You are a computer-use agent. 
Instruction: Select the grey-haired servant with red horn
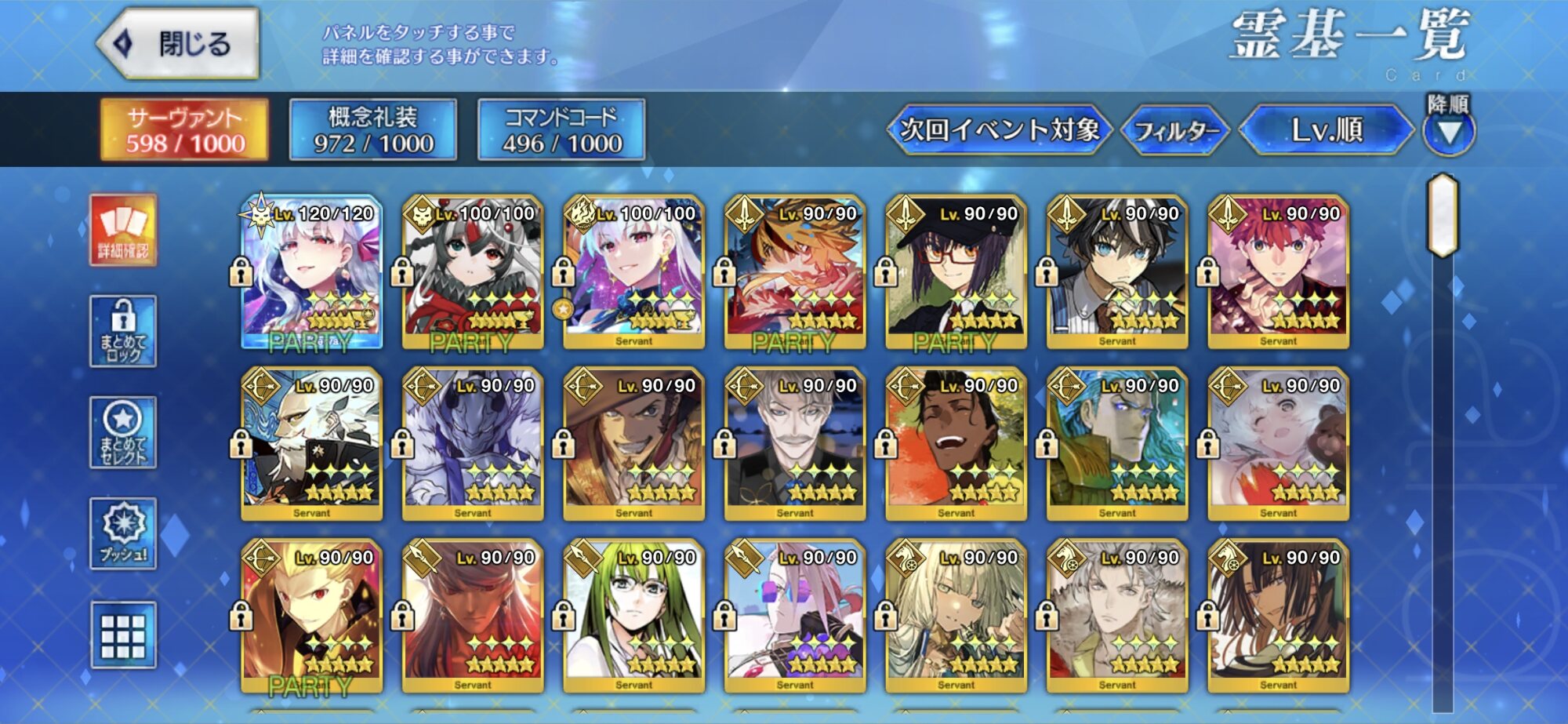pos(473,271)
